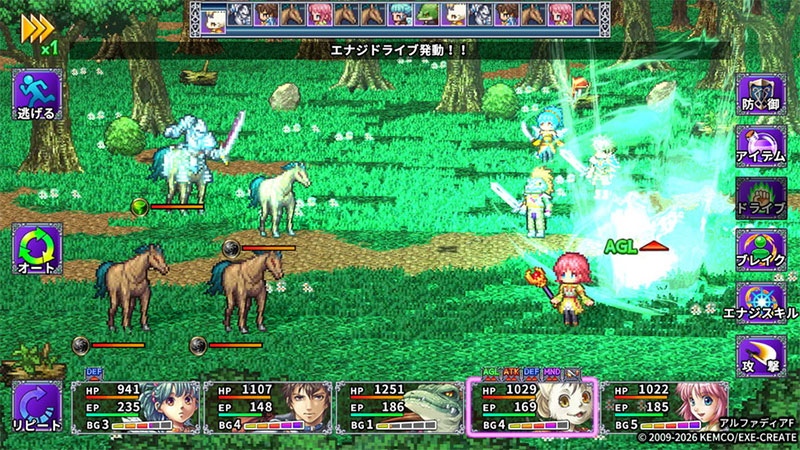The width and height of the screenshot is (800, 450).
Task: Select the party member with 1107 HP
Action: (x=267, y=407)
